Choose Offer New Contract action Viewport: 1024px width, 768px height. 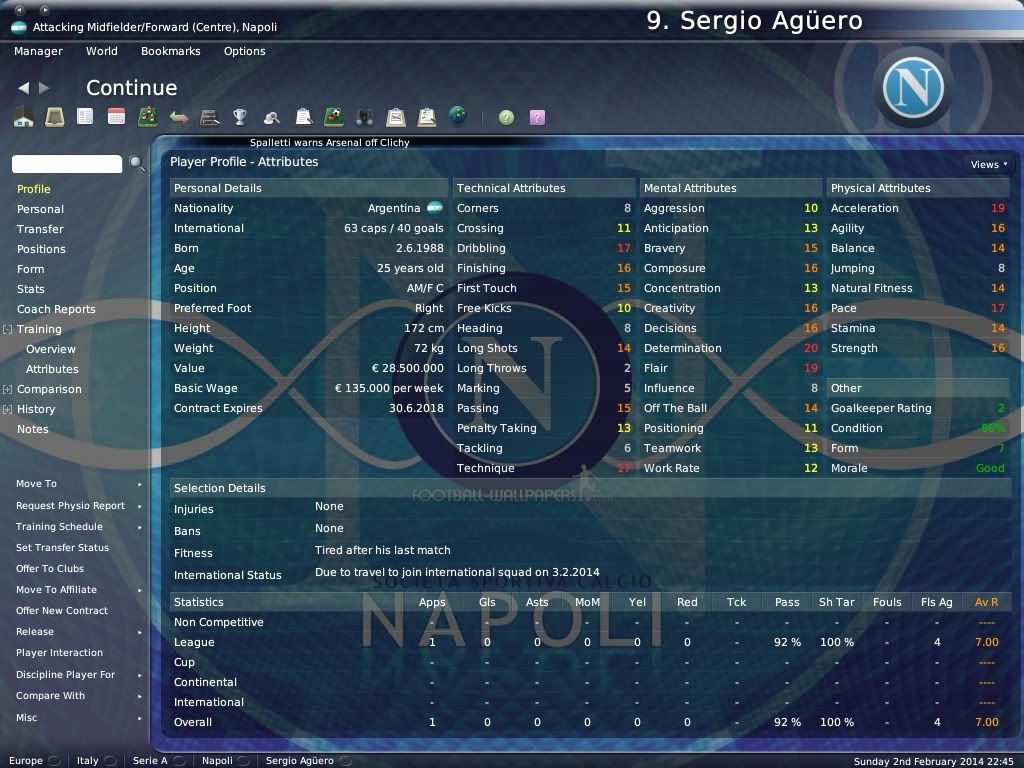click(x=62, y=611)
